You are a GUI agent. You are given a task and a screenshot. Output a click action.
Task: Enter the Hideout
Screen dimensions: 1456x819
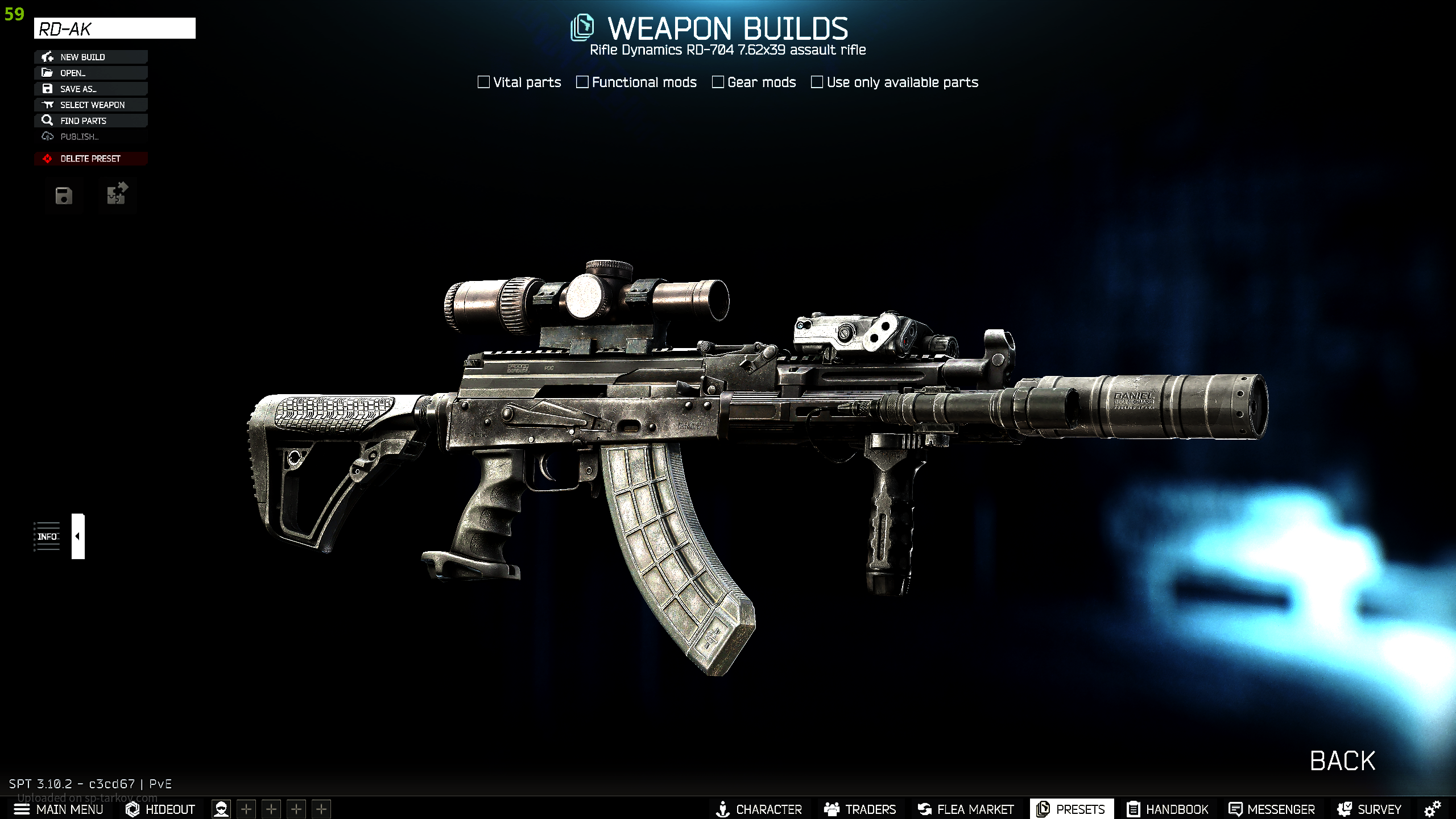tap(160, 809)
